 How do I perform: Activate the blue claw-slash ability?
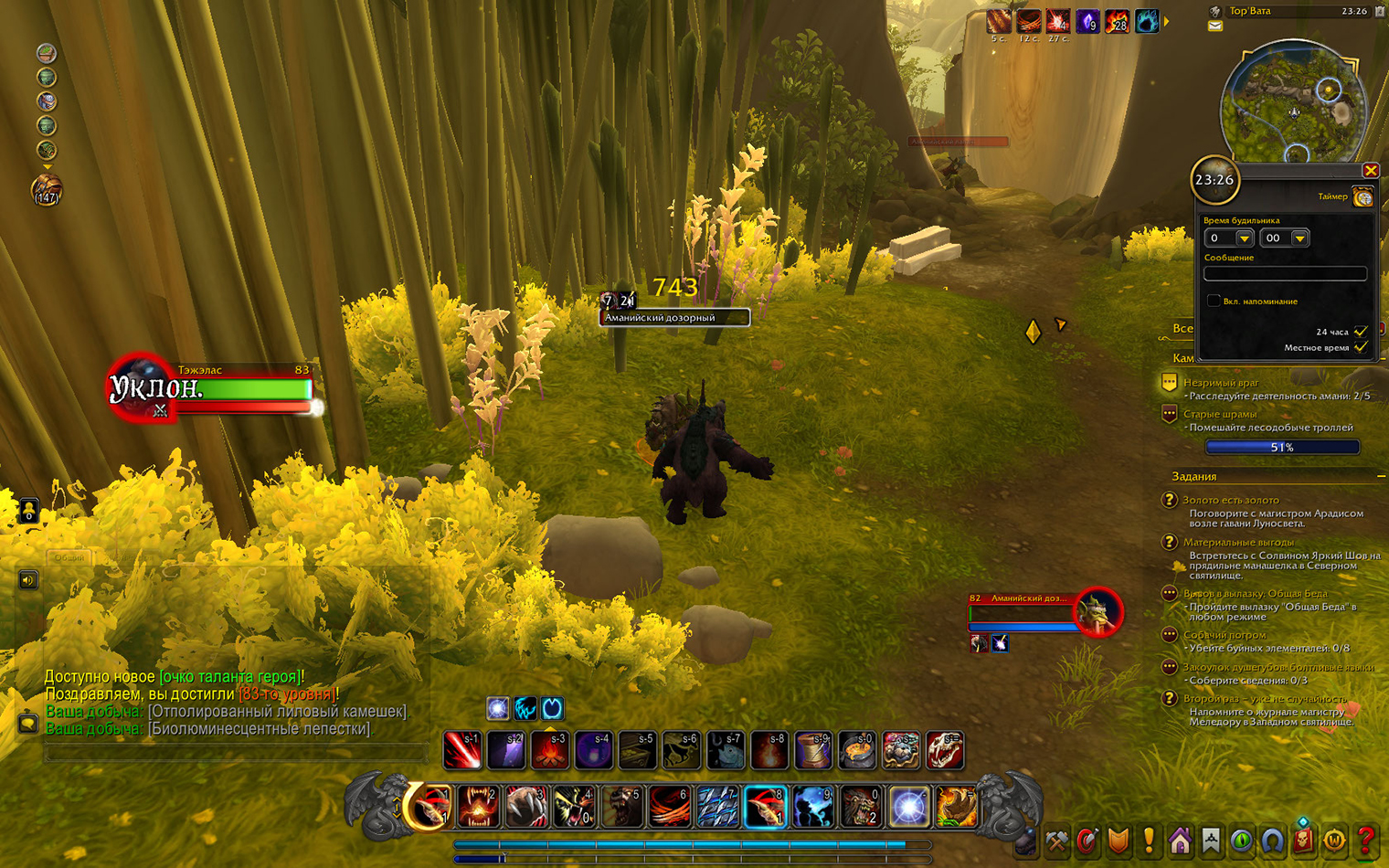pos(717,807)
